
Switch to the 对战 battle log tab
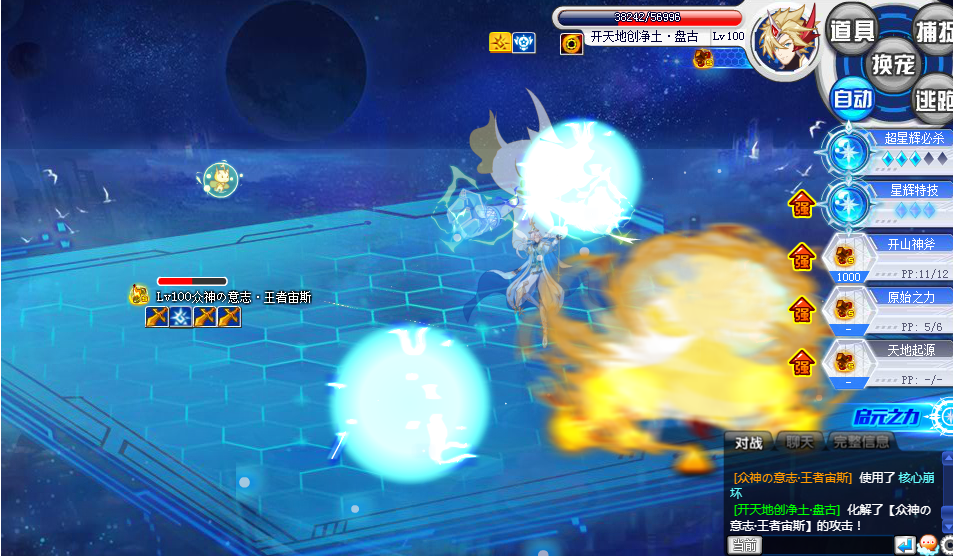tap(749, 442)
